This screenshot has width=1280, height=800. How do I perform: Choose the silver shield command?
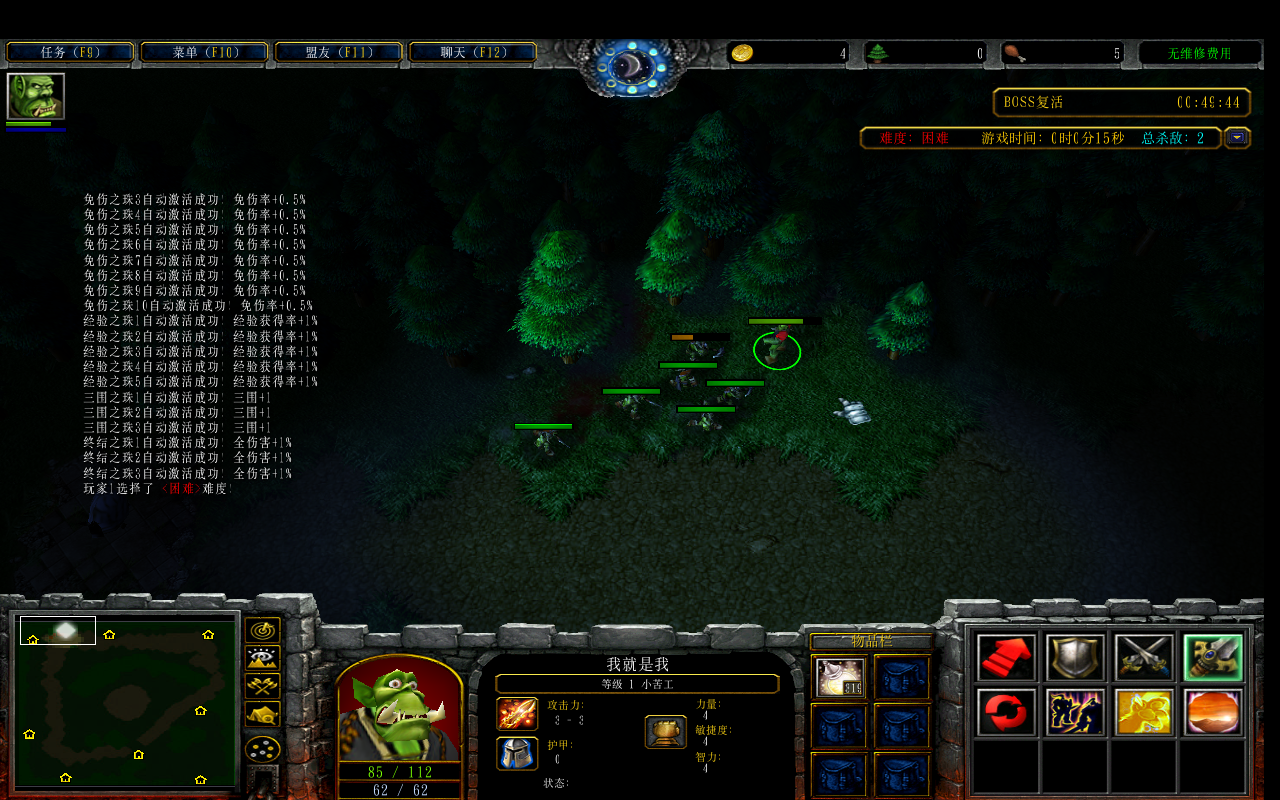tap(1075, 658)
